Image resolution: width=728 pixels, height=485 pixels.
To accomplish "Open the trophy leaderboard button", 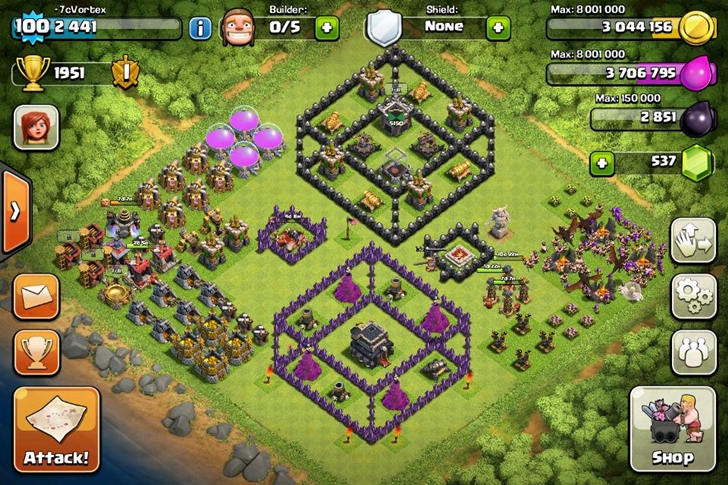I will [36, 351].
